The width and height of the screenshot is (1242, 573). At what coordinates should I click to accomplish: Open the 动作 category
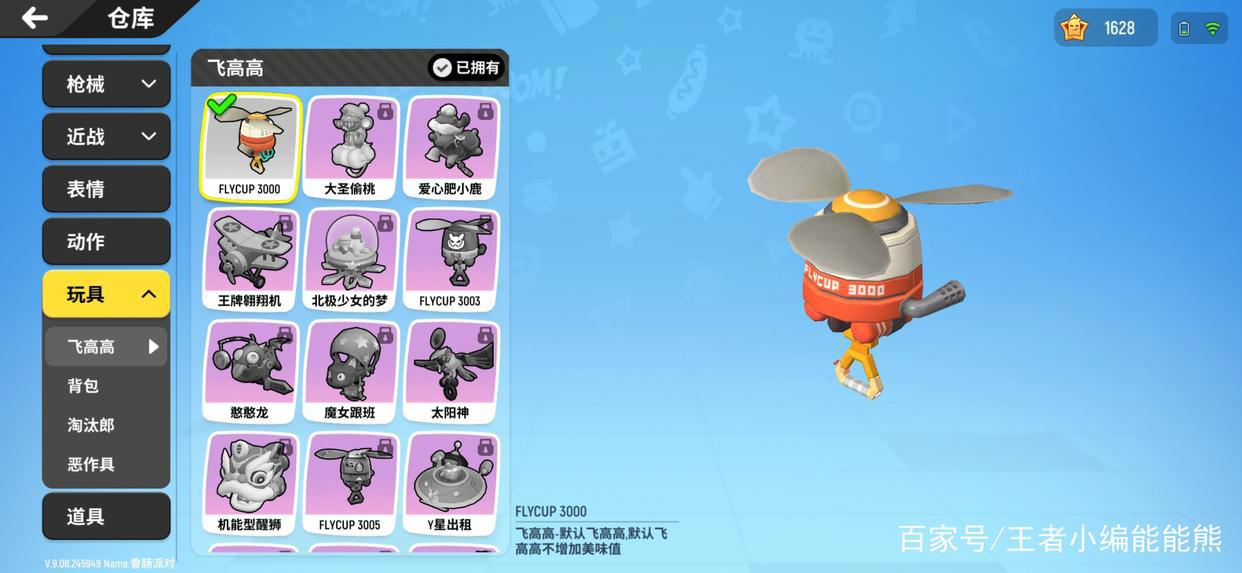[106, 242]
